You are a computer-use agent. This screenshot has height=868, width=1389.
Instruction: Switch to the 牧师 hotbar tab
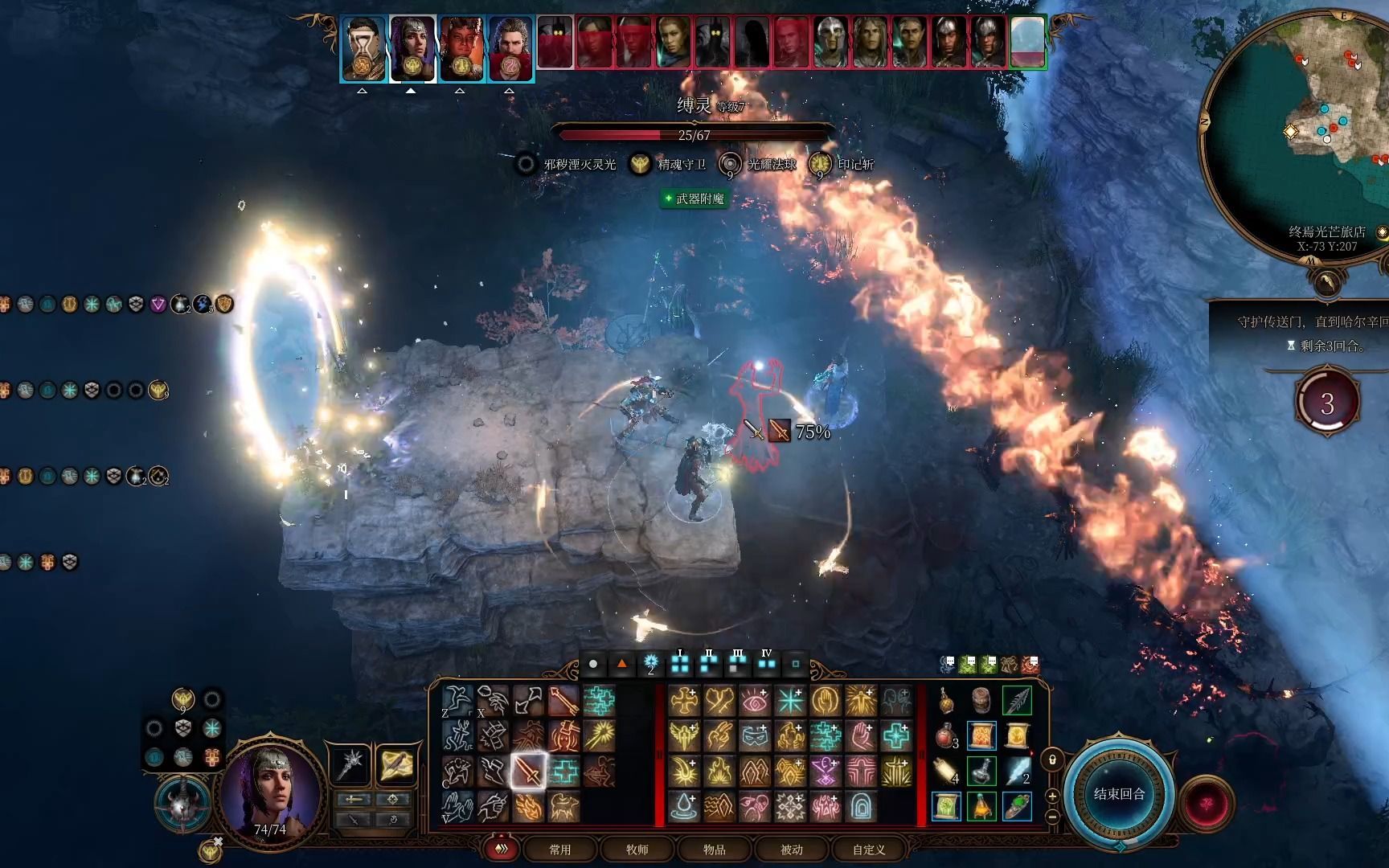tap(637, 850)
